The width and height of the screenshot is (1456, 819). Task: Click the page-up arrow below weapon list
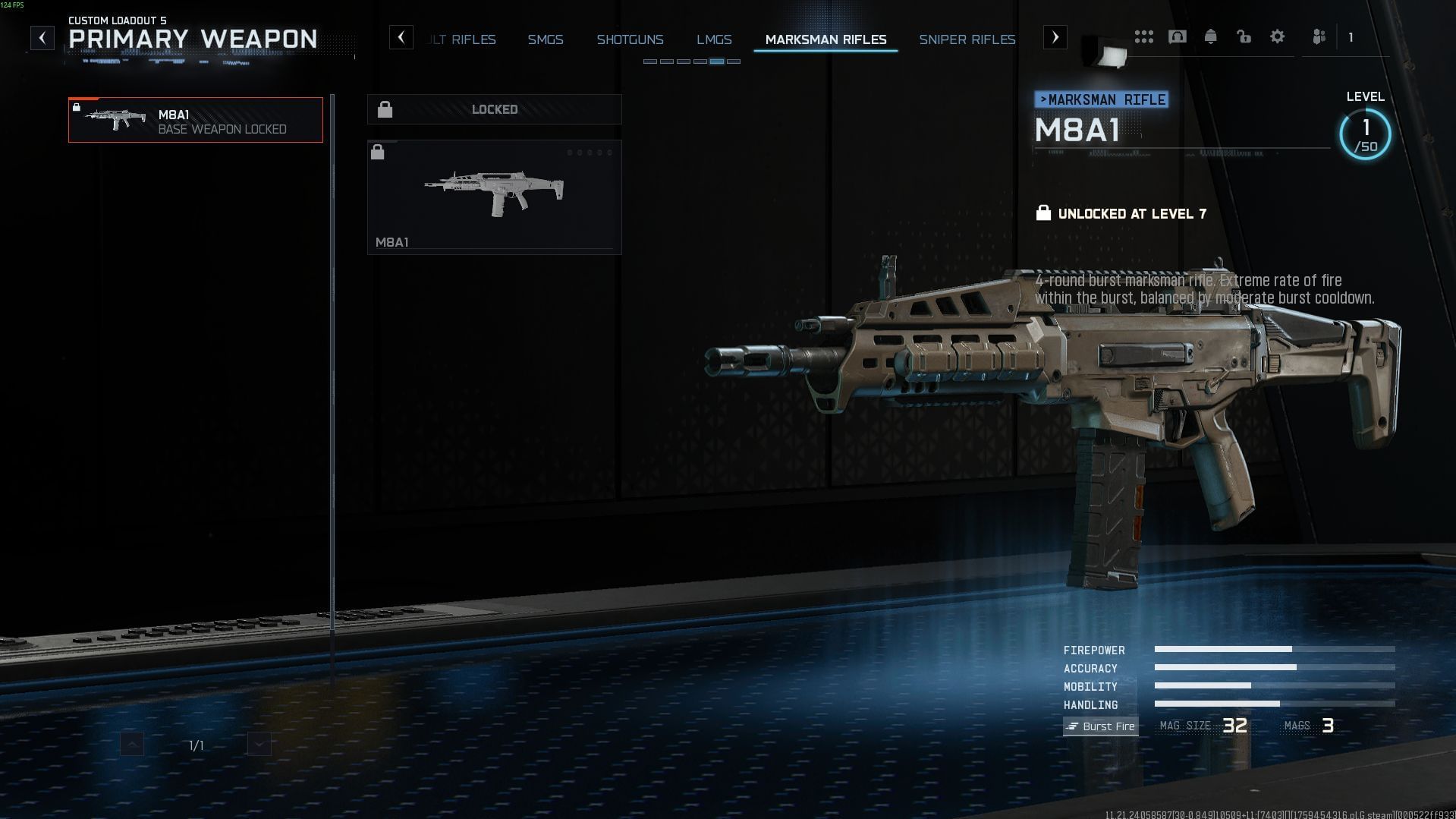coord(132,745)
